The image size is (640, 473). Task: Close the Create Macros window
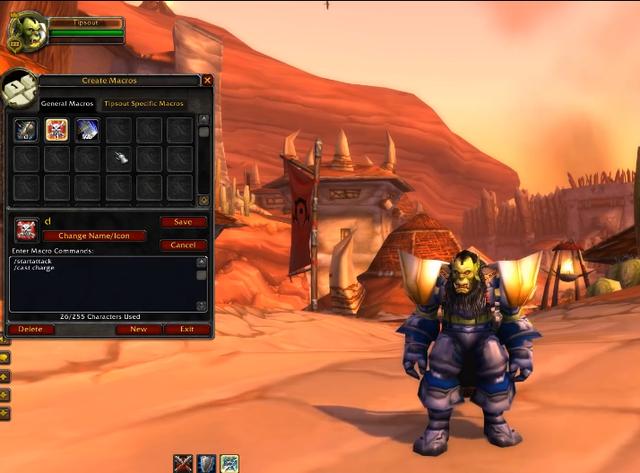pos(207,80)
